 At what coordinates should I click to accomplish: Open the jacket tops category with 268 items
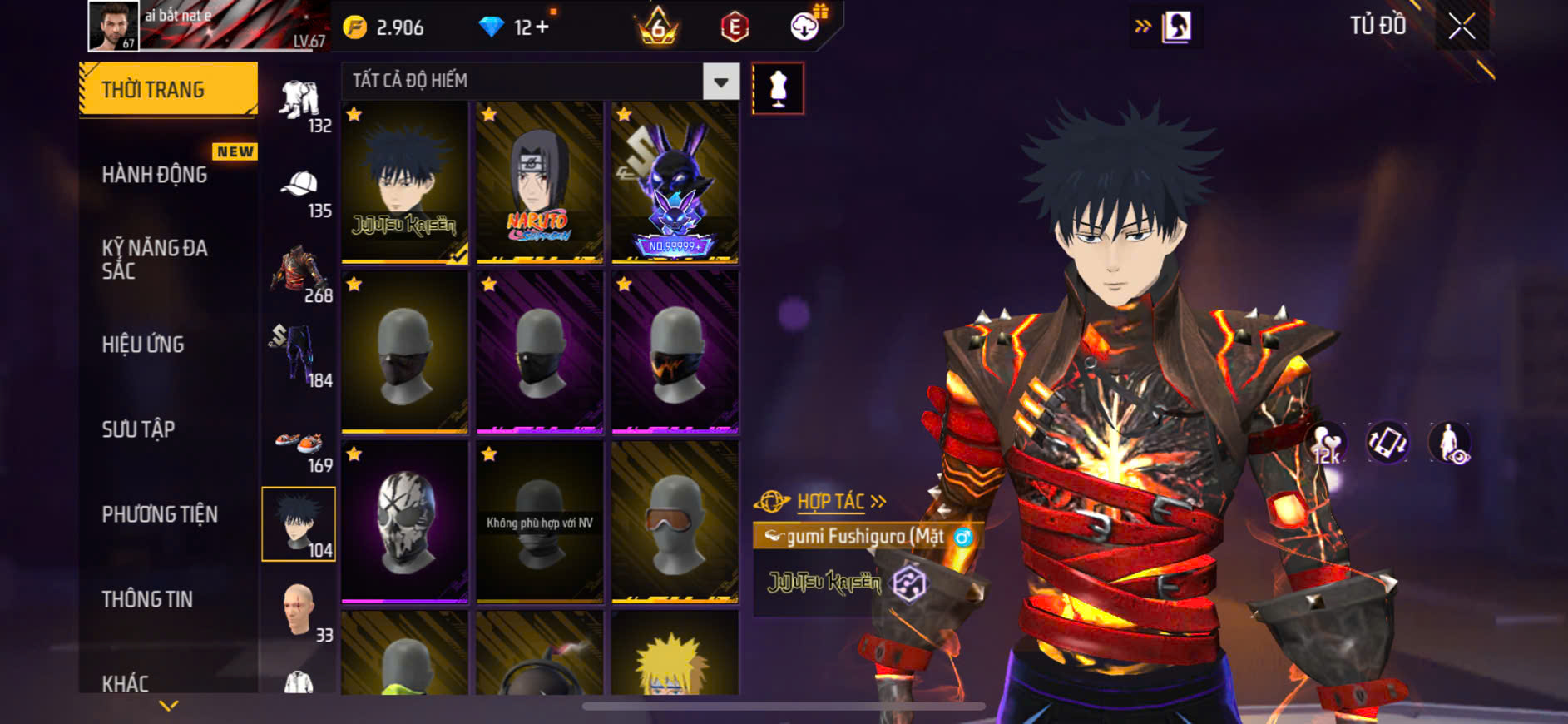coord(299,272)
